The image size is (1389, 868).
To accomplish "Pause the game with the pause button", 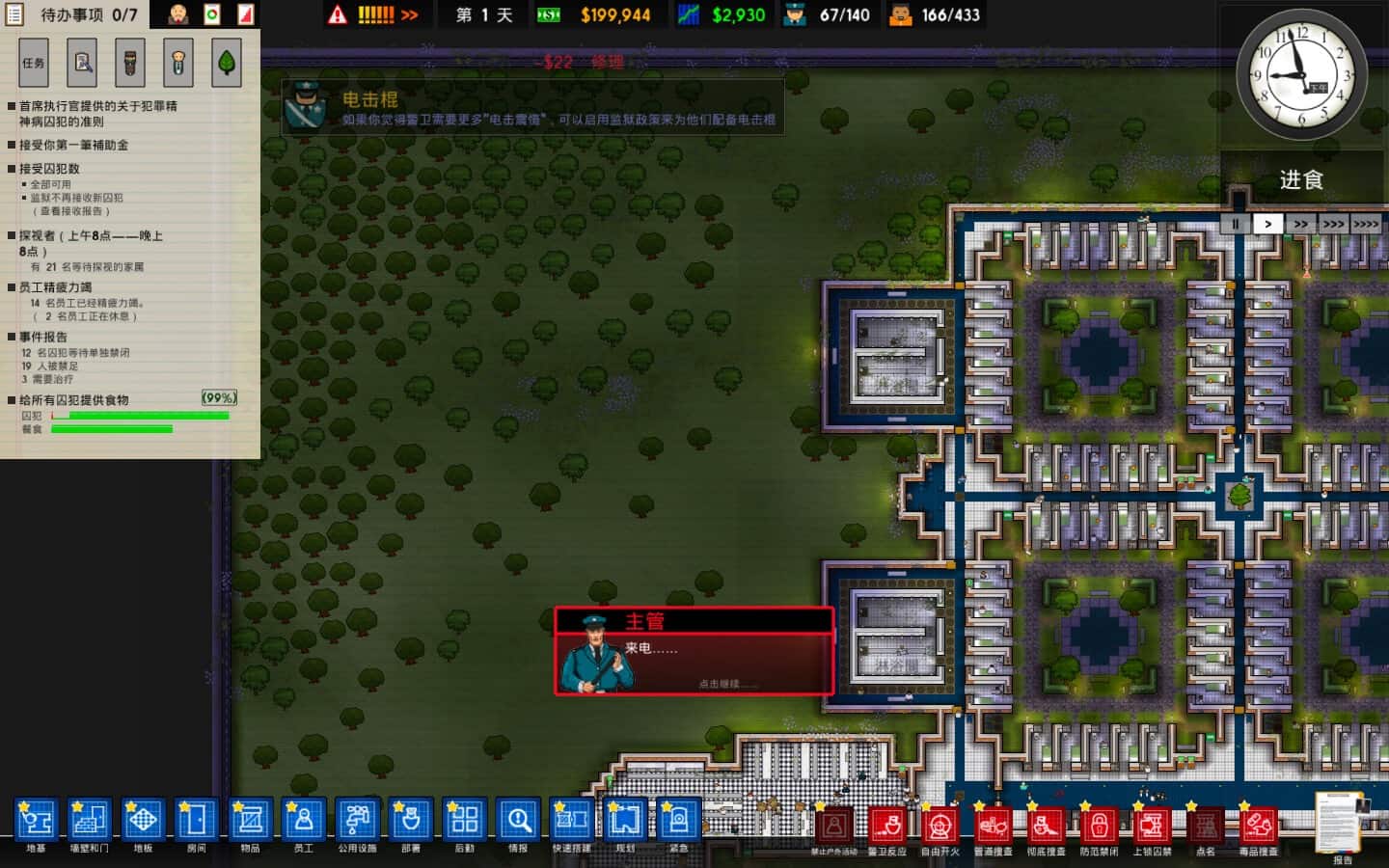I will point(1235,224).
